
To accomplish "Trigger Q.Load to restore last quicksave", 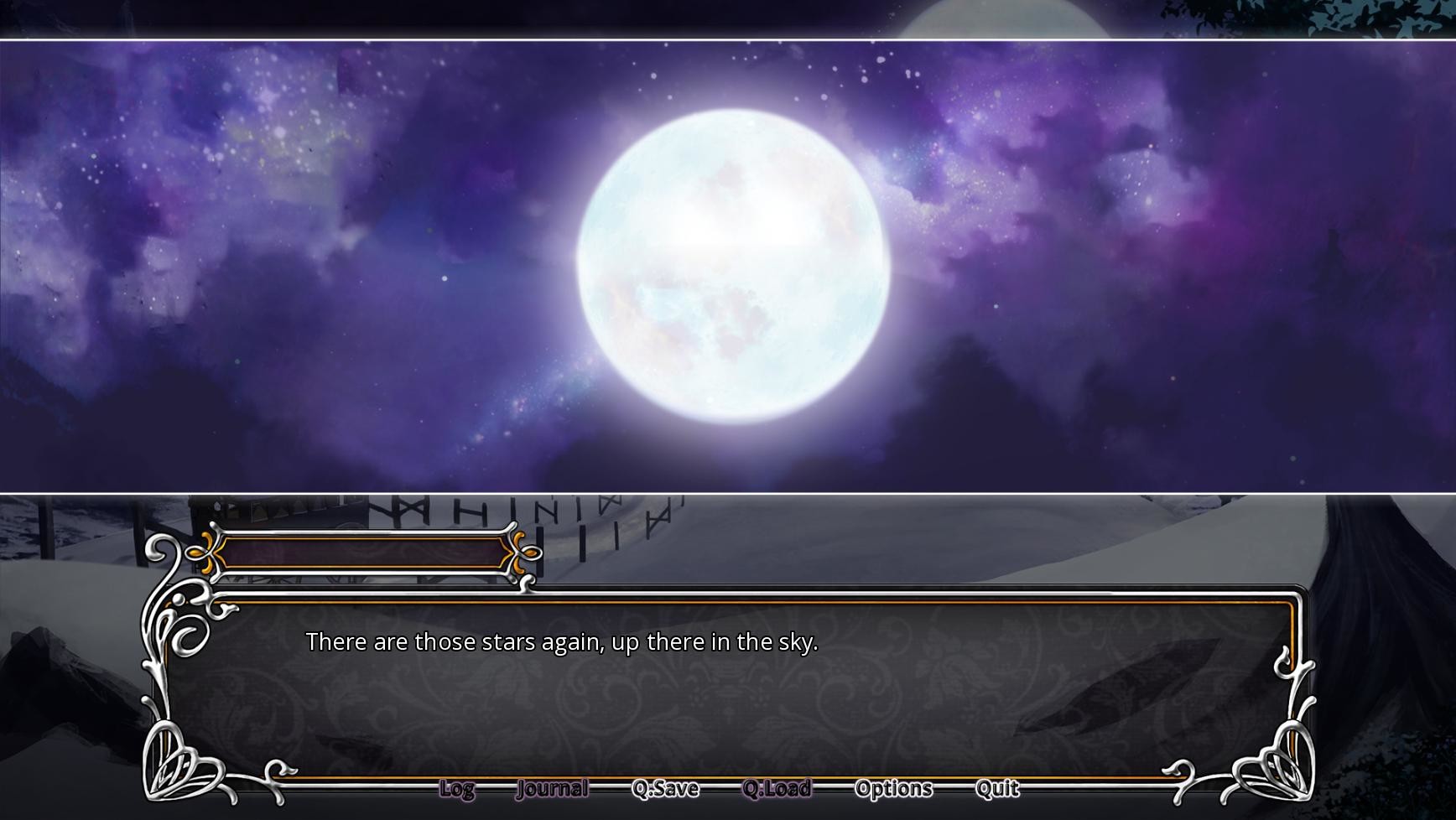I will [777, 789].
